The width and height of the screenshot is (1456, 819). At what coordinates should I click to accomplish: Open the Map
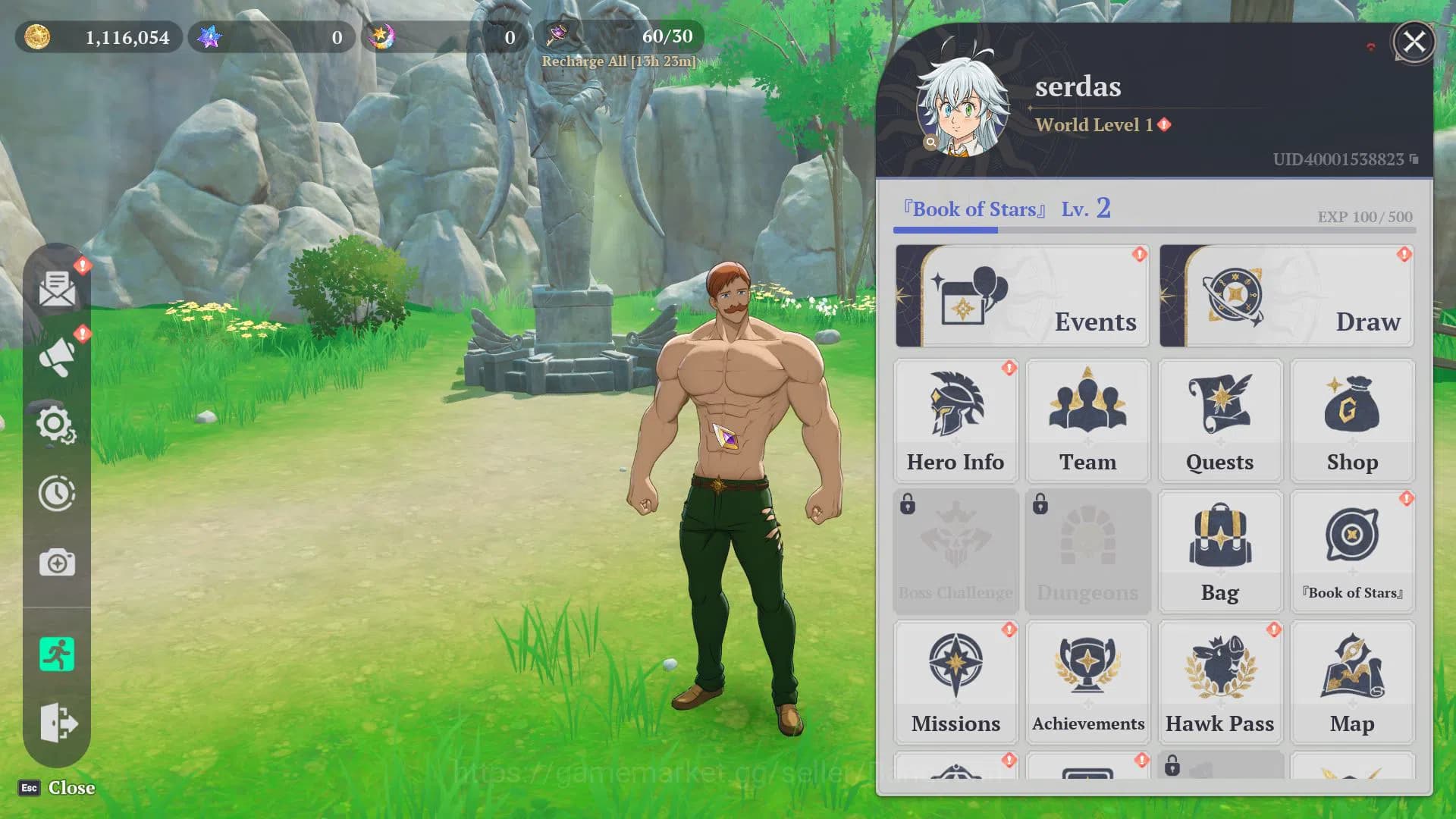(1352, 682)
